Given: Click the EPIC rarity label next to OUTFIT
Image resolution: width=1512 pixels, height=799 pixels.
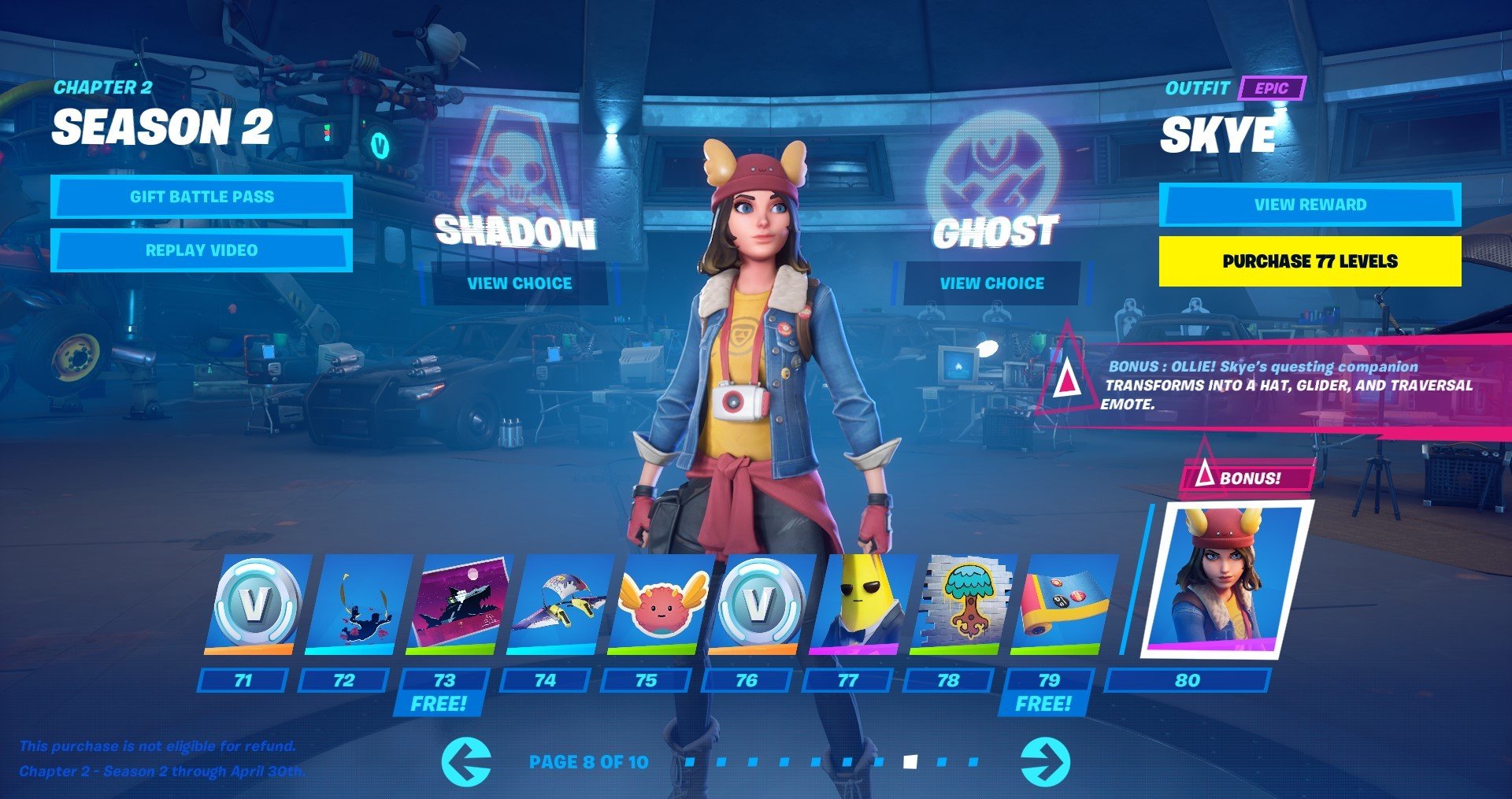Looking at the screenshot, I should (x=1273, y=91).
